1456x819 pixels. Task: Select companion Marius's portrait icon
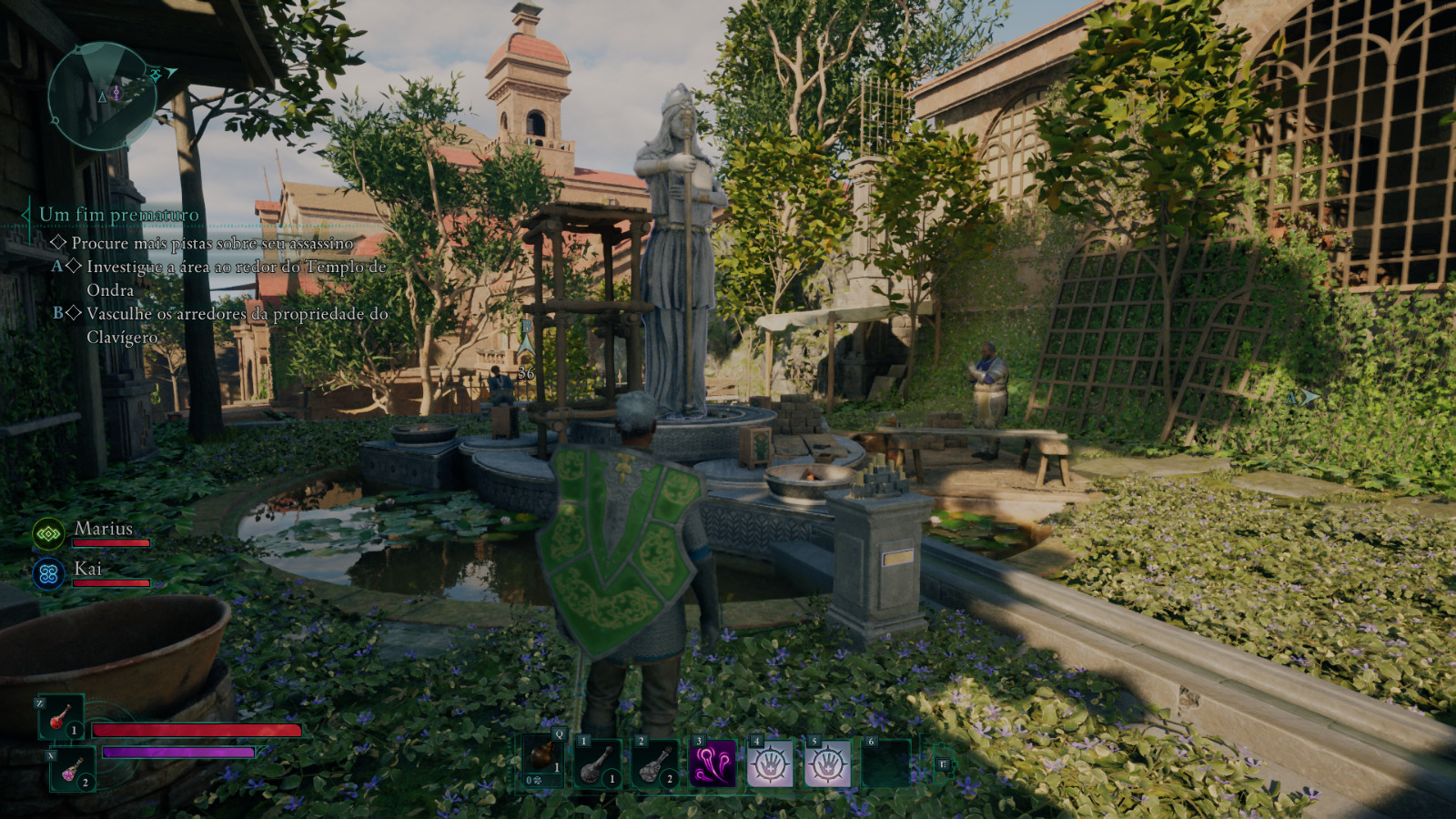tap(48, 534)
